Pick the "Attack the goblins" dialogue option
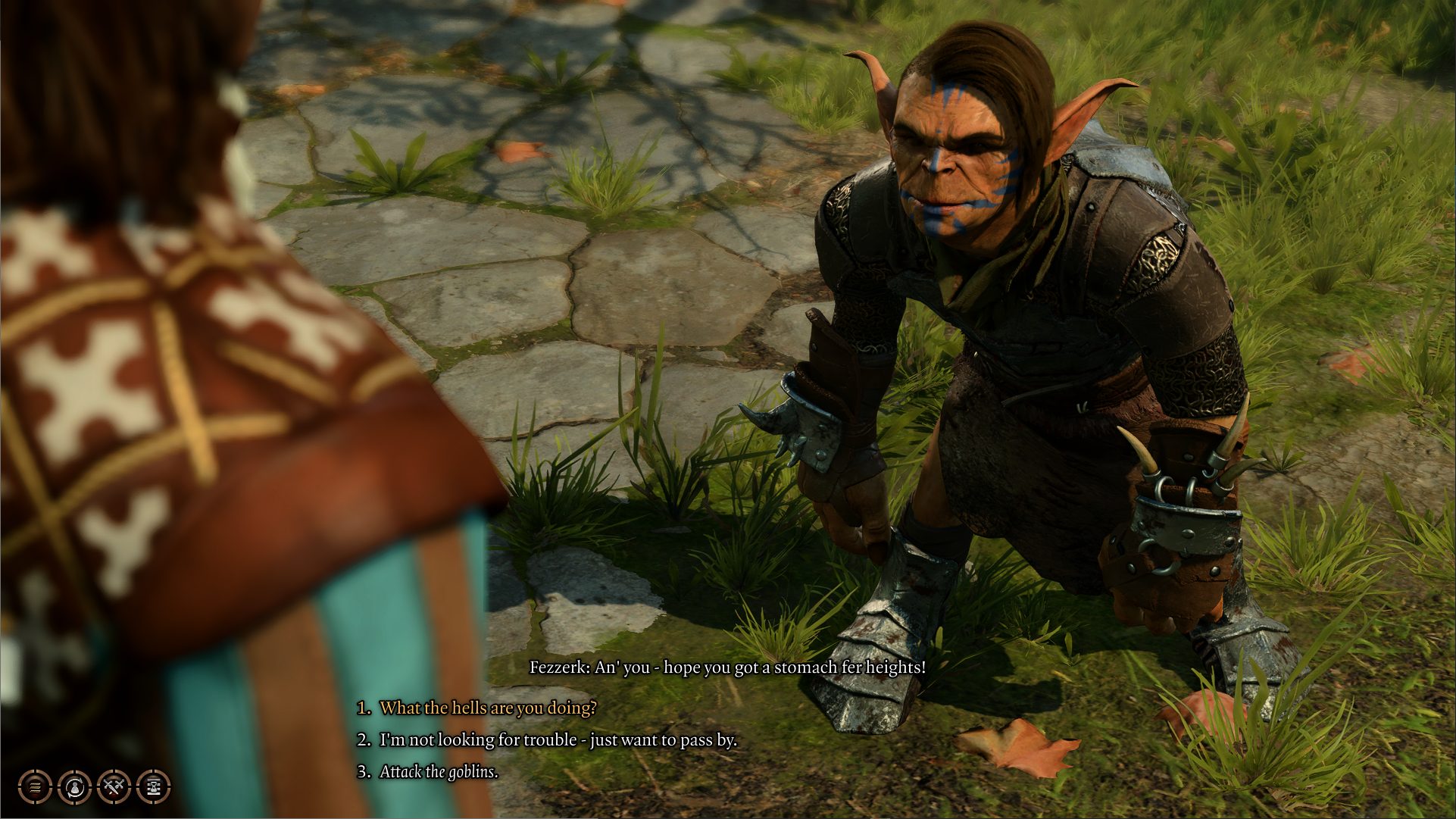Viewport: 1456px width, 819px height. coord(439,772)
